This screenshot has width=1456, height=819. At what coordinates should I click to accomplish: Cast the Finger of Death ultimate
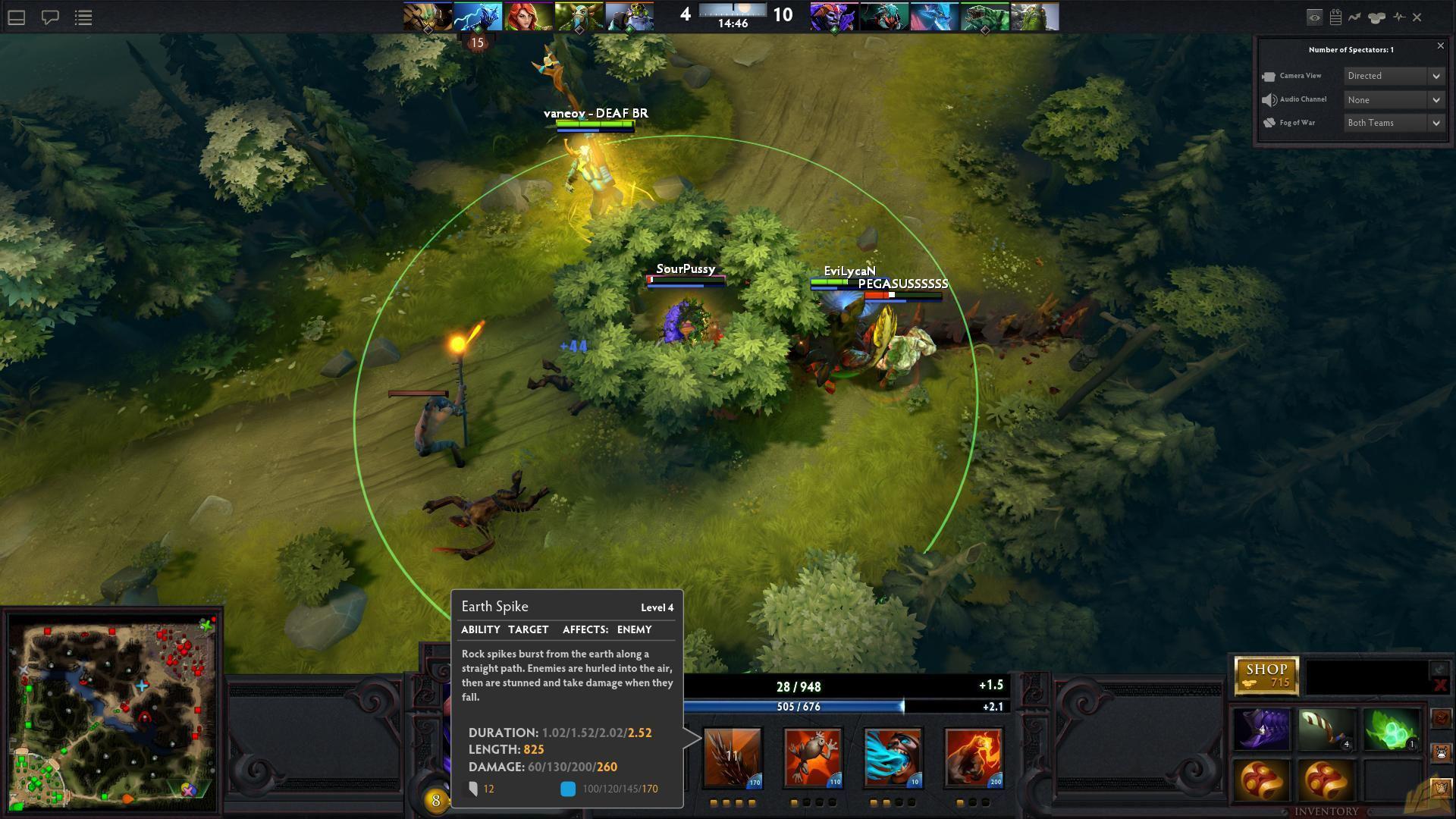coord(973,757)
